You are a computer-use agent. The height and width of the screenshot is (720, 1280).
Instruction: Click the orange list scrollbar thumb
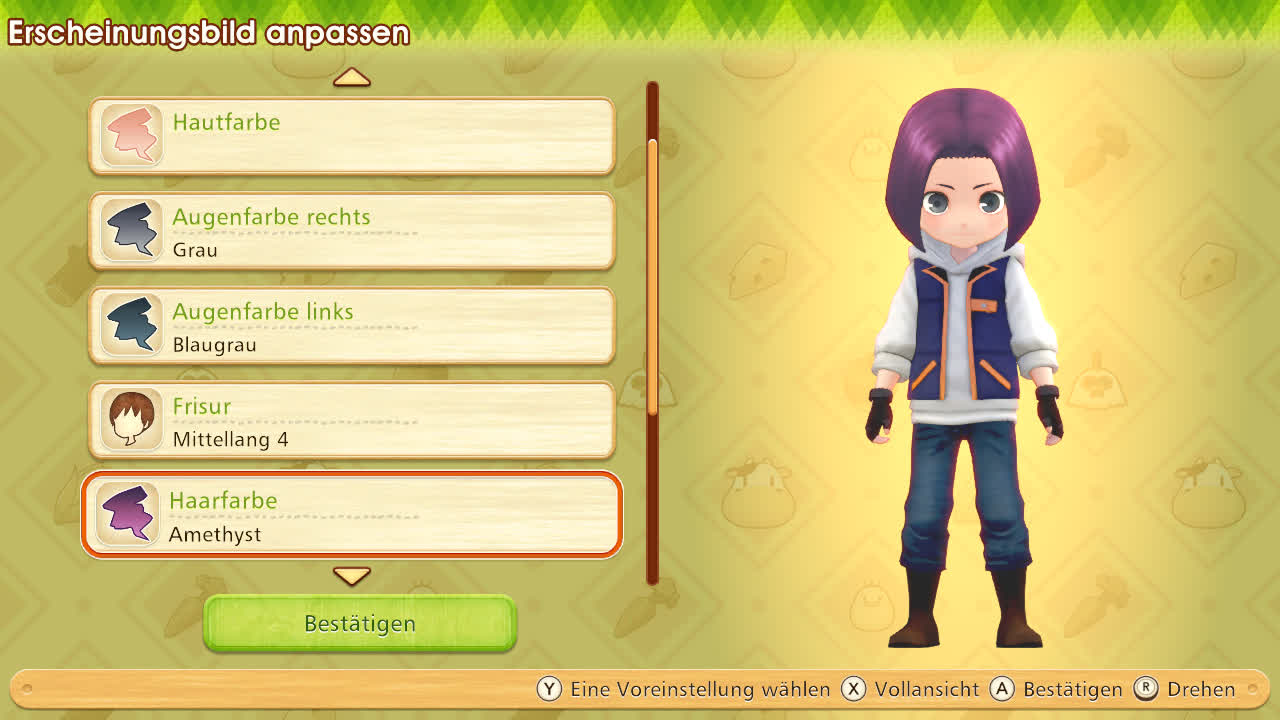[653, 275]
